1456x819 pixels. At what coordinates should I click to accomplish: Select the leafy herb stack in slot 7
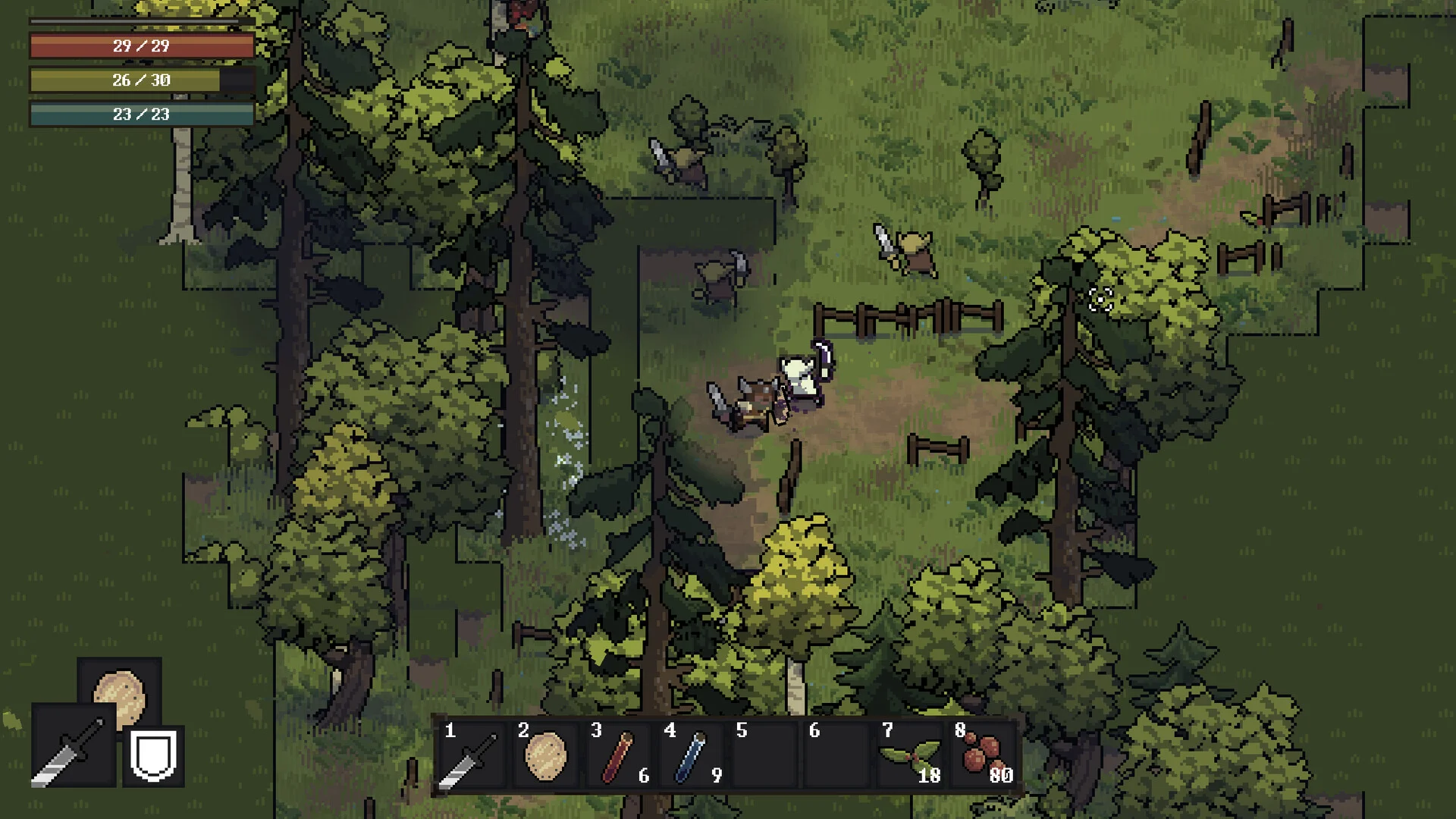[x=910, y=756]
